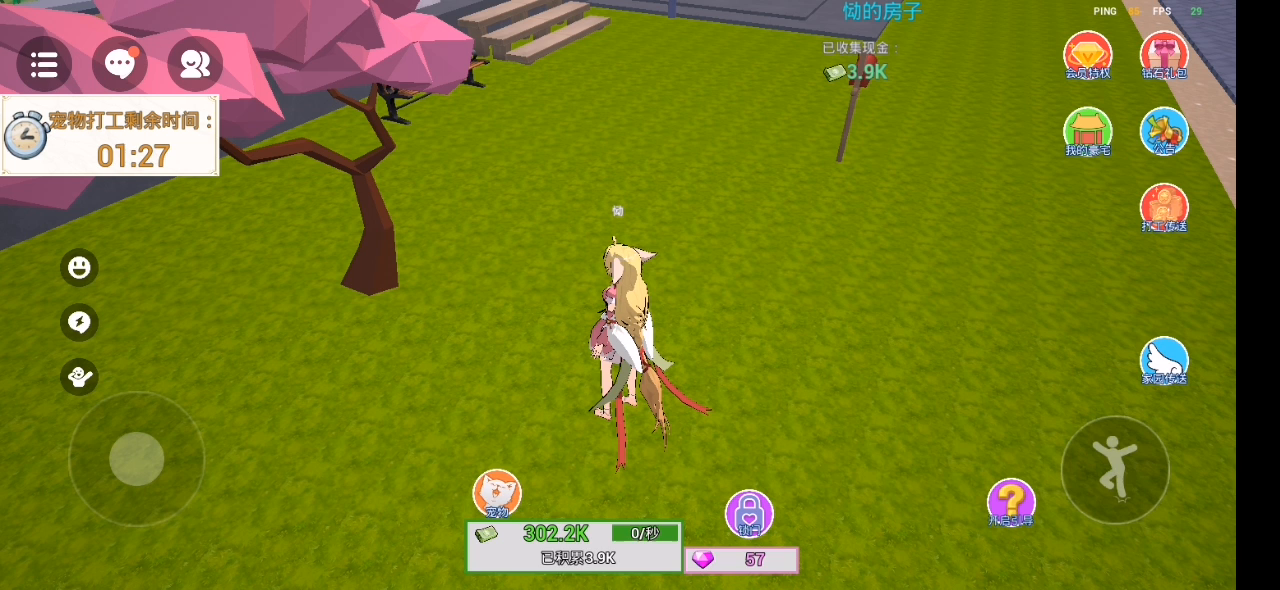Open the chat bubble icon
The width and height of the screenshot is (1280, 590).
click(x=120, y=65)
